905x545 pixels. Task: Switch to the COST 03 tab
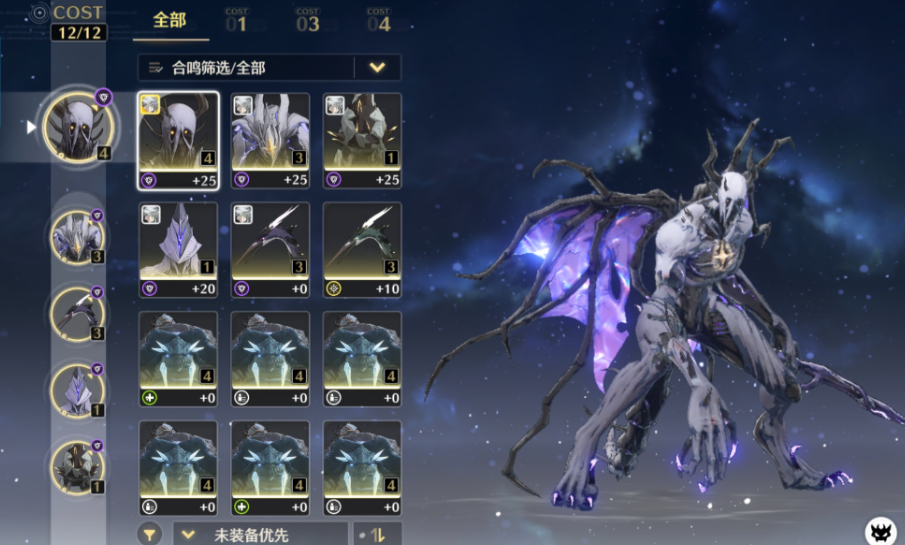pos(307,21)
